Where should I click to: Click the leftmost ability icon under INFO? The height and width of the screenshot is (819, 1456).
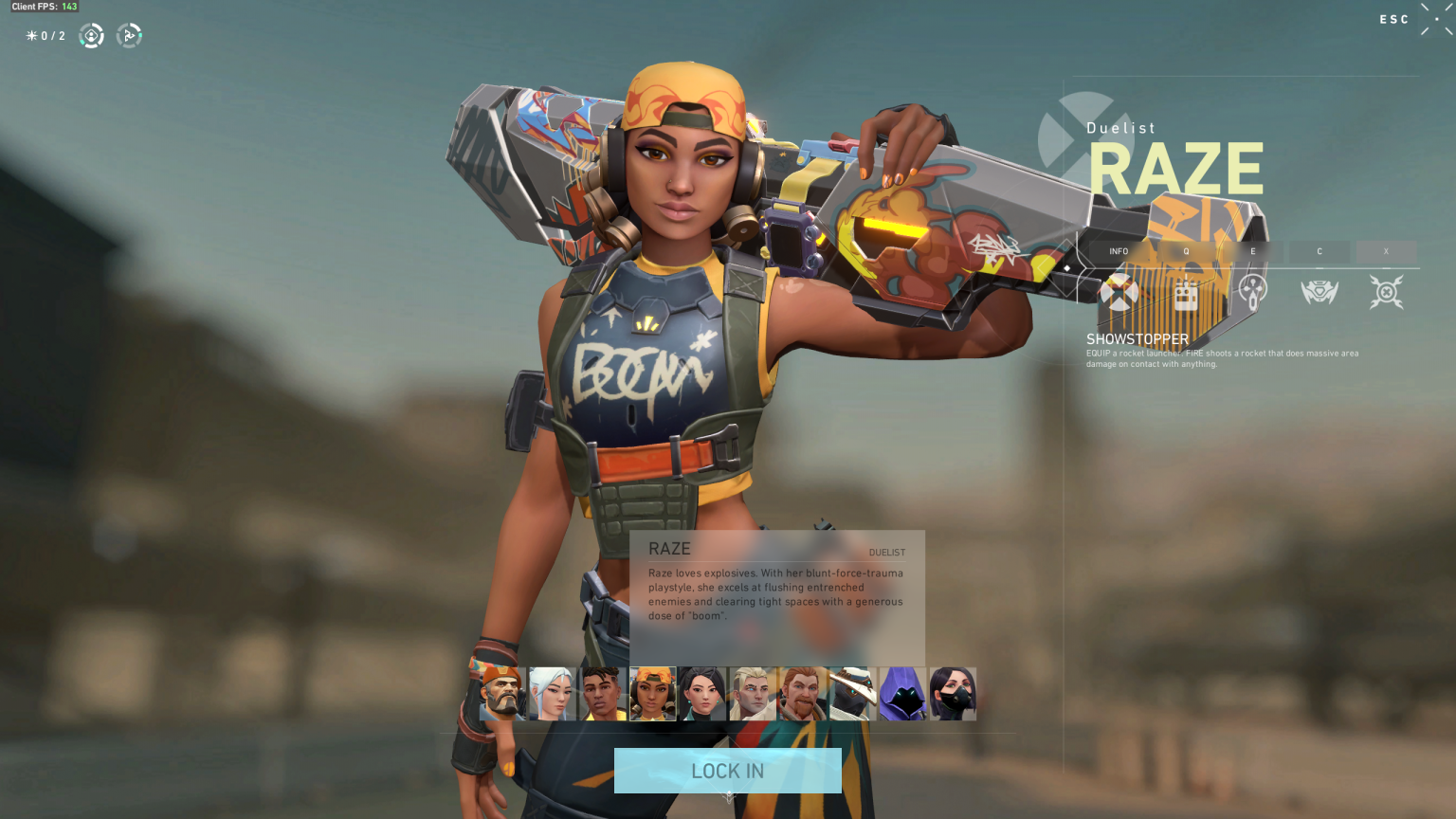click(x=1119, y=291)
